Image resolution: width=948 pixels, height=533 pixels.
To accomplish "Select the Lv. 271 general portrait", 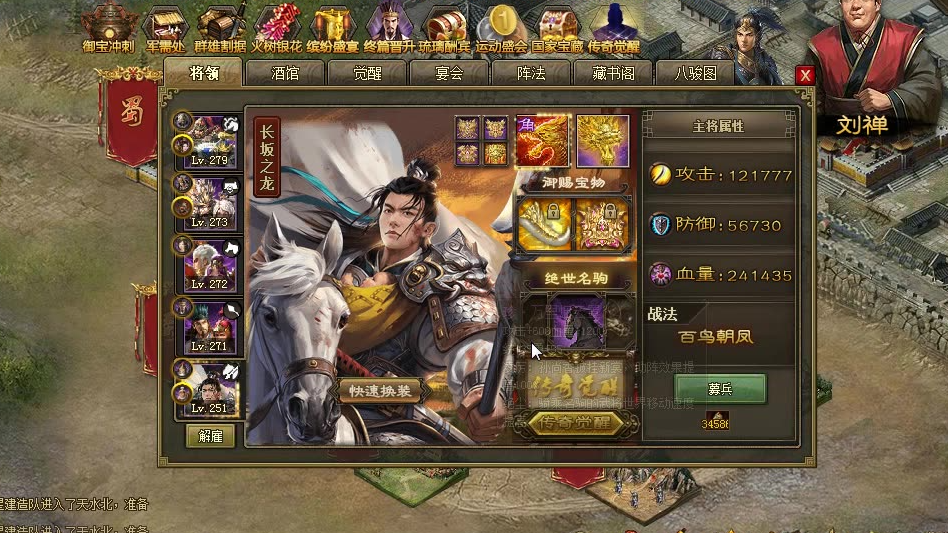I will coord(212,325).
